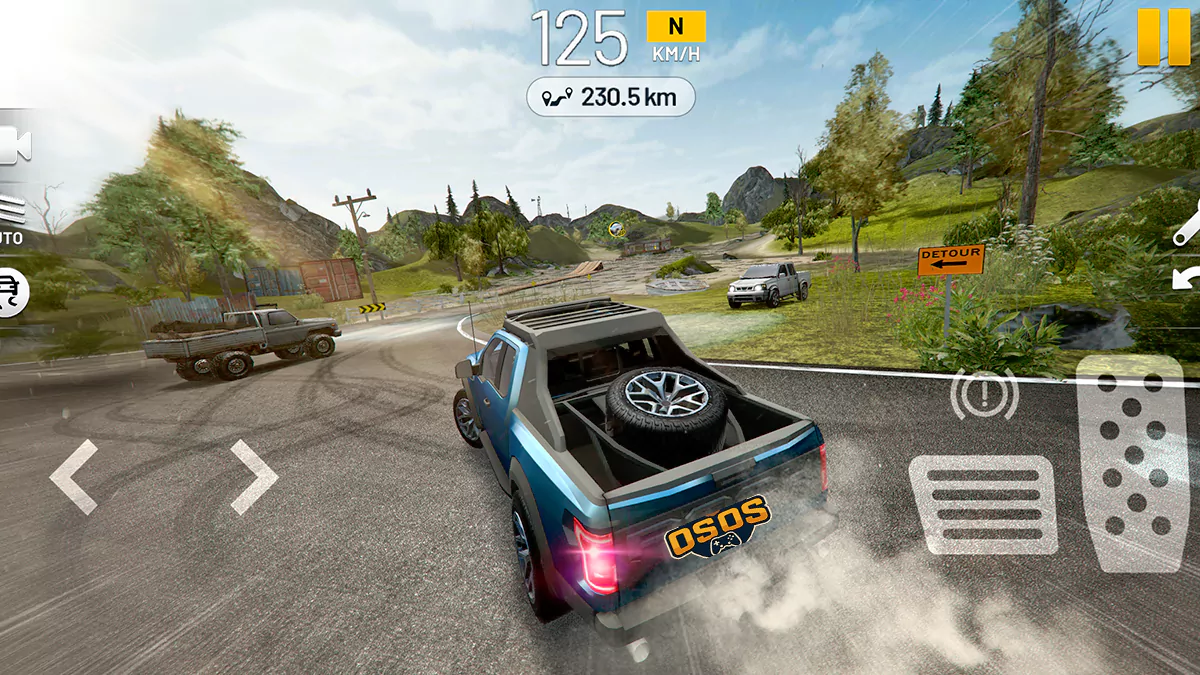Screen dimensions: 1200x675
Task: Switch camera view with the camera icon
Action: pyautogui.click(x=15, y=146)
